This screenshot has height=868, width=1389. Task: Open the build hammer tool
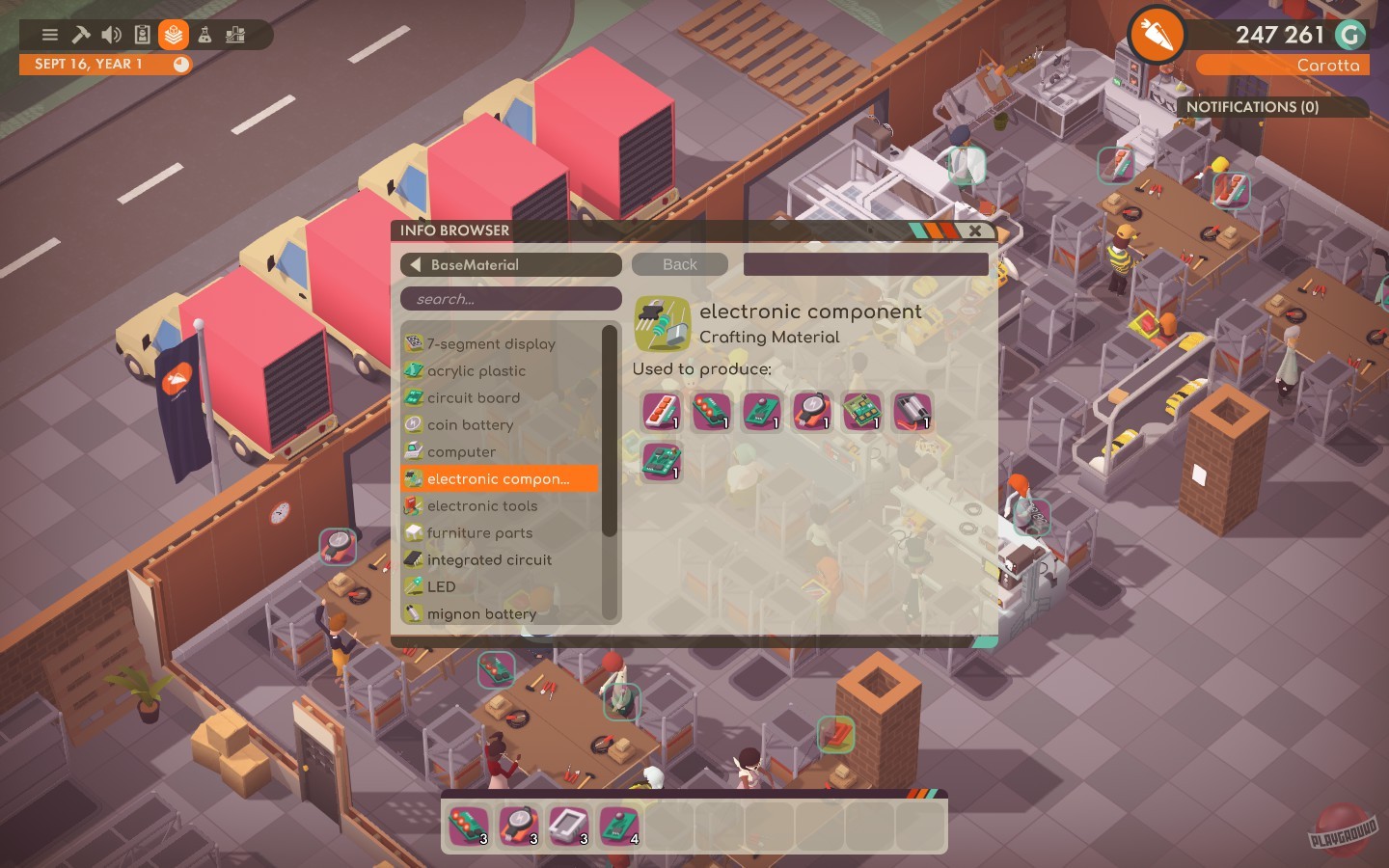[80, 35]
